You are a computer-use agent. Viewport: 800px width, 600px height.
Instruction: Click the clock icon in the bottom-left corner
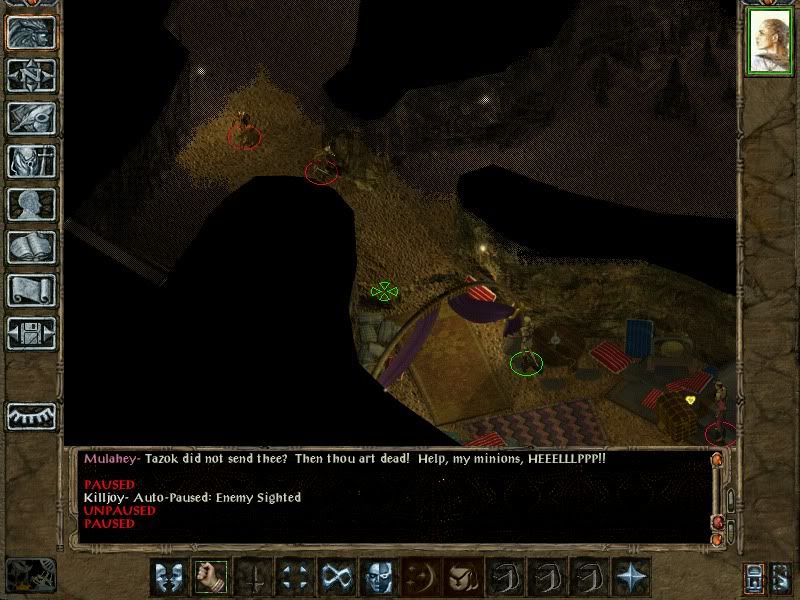(30, 573)
